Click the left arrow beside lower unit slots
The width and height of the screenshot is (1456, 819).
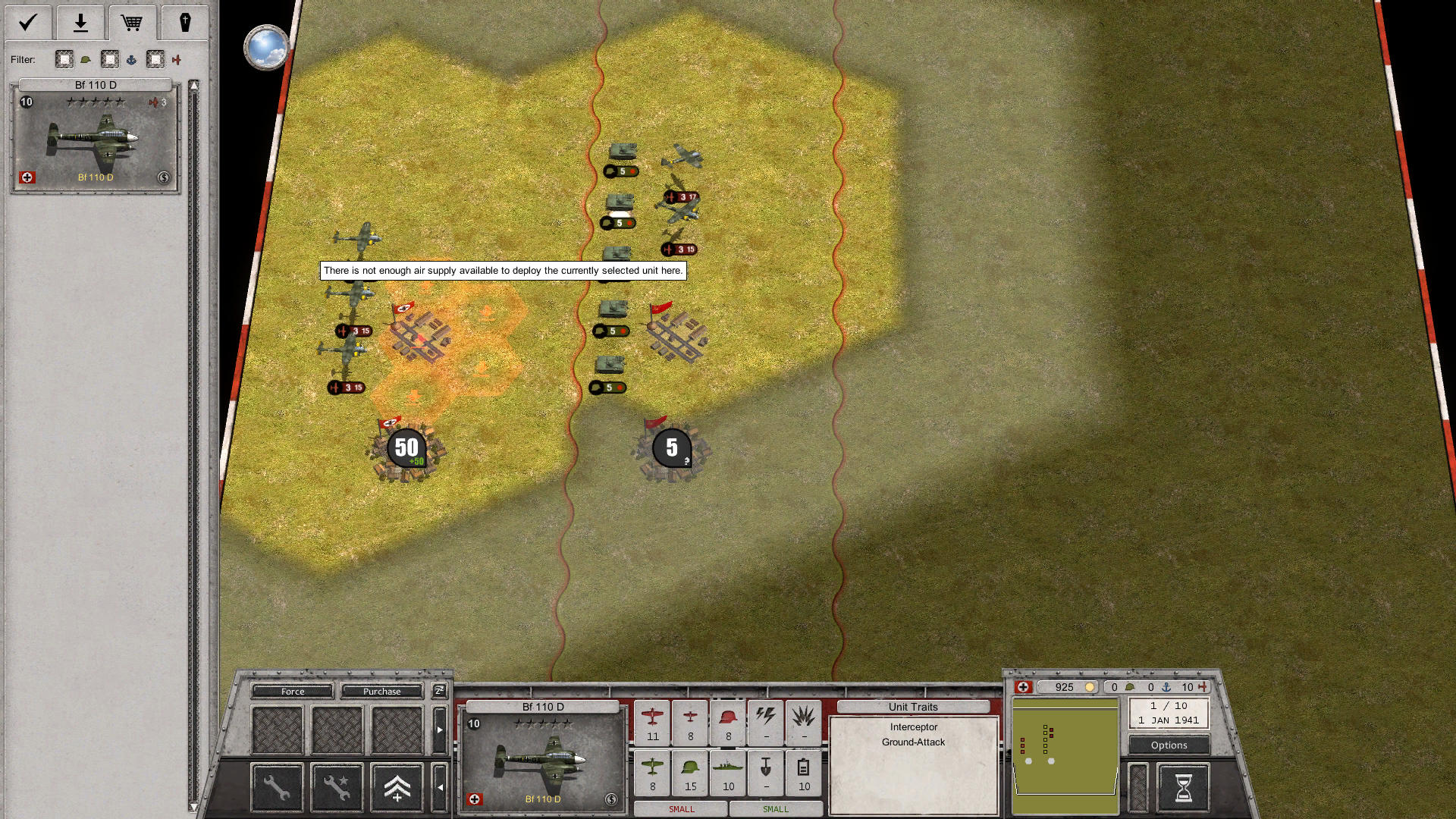[442, 788]
